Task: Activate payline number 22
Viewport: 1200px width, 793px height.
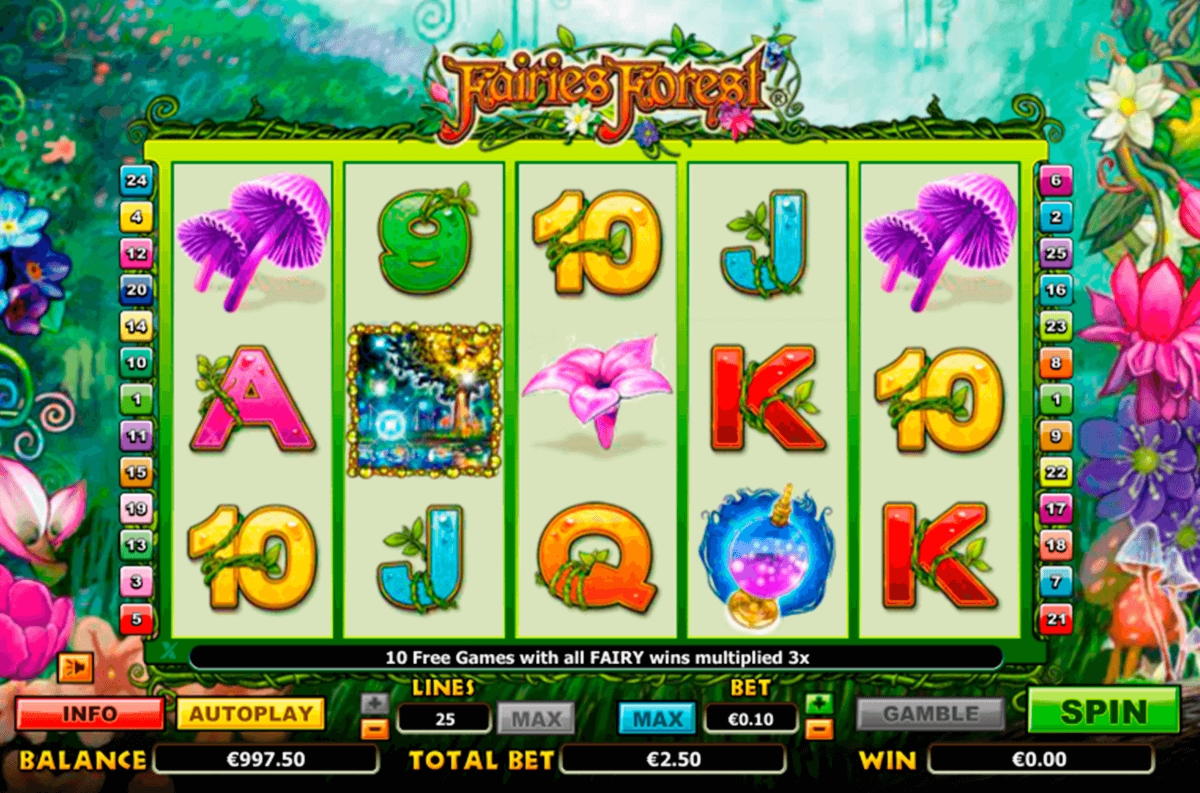Action: (1056, 472)
